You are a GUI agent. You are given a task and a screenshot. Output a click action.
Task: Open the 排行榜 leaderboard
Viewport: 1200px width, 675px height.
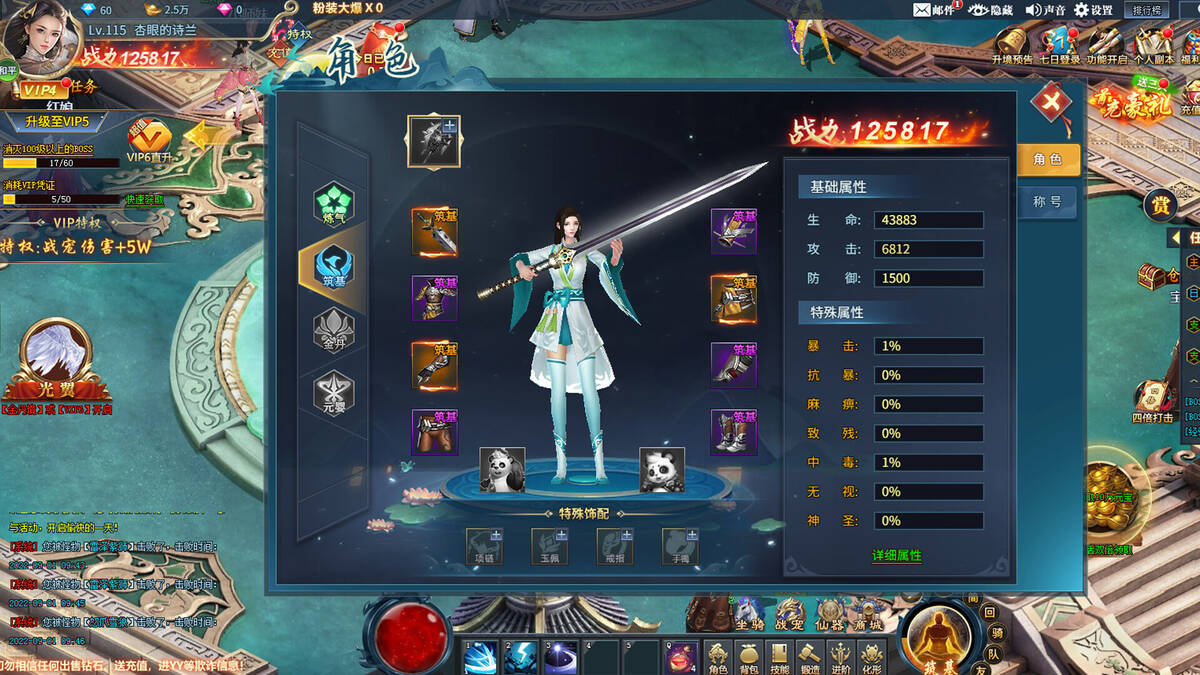[x=1147, y=10]
